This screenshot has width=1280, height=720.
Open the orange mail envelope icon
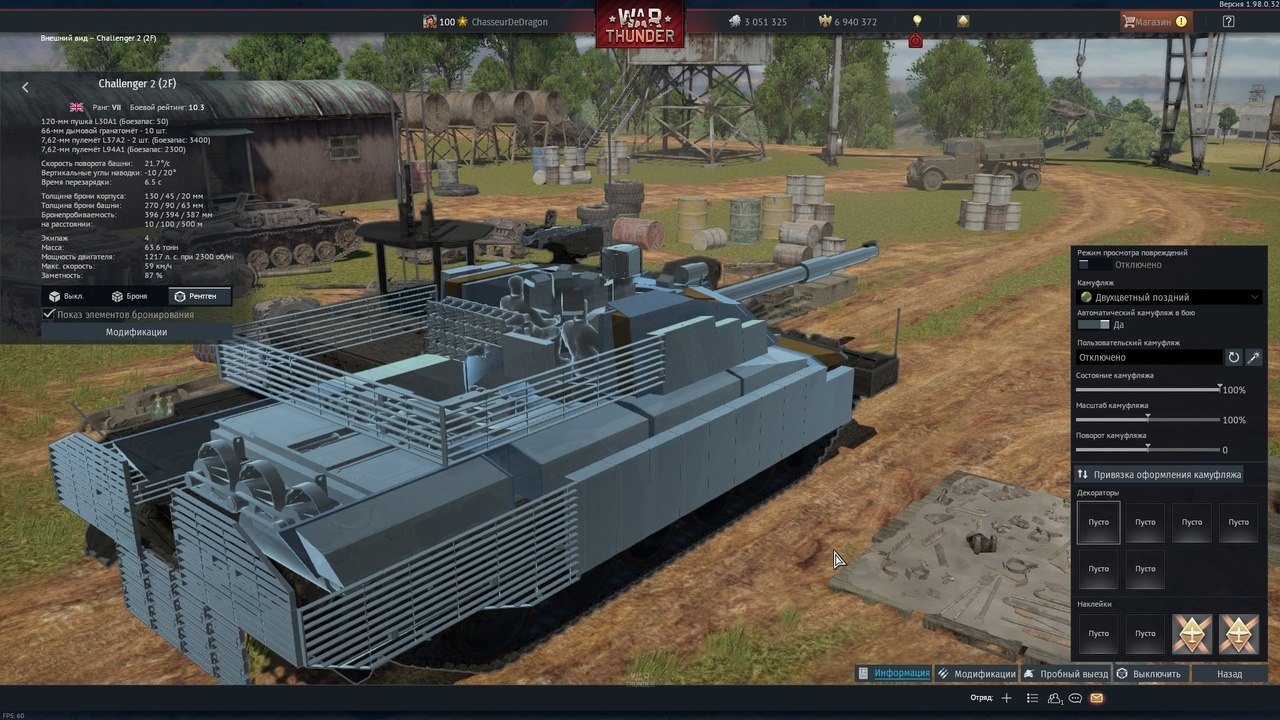point(1097,697)
